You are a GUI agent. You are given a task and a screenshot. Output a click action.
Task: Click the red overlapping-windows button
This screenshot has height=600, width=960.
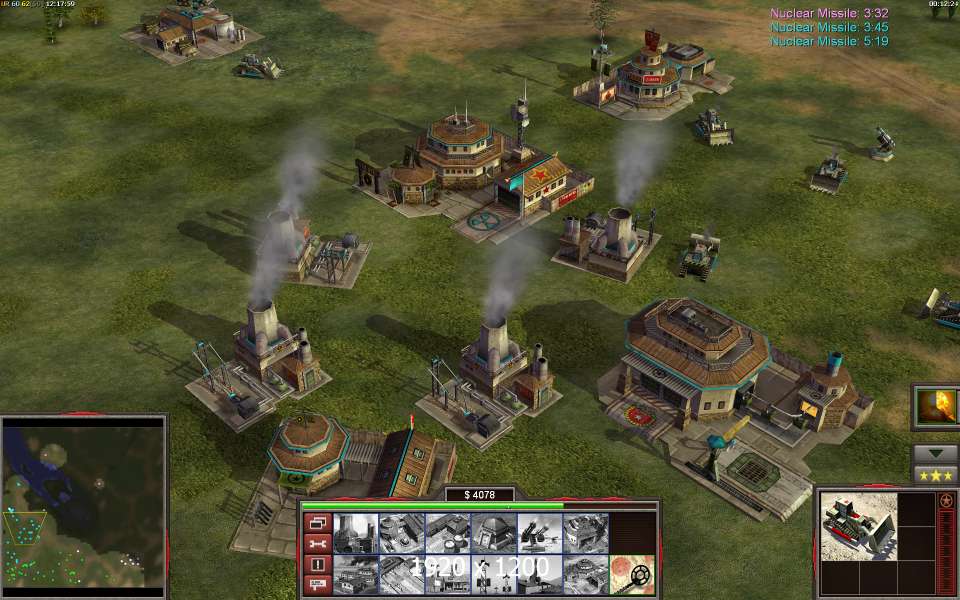(x=315, y=523)
